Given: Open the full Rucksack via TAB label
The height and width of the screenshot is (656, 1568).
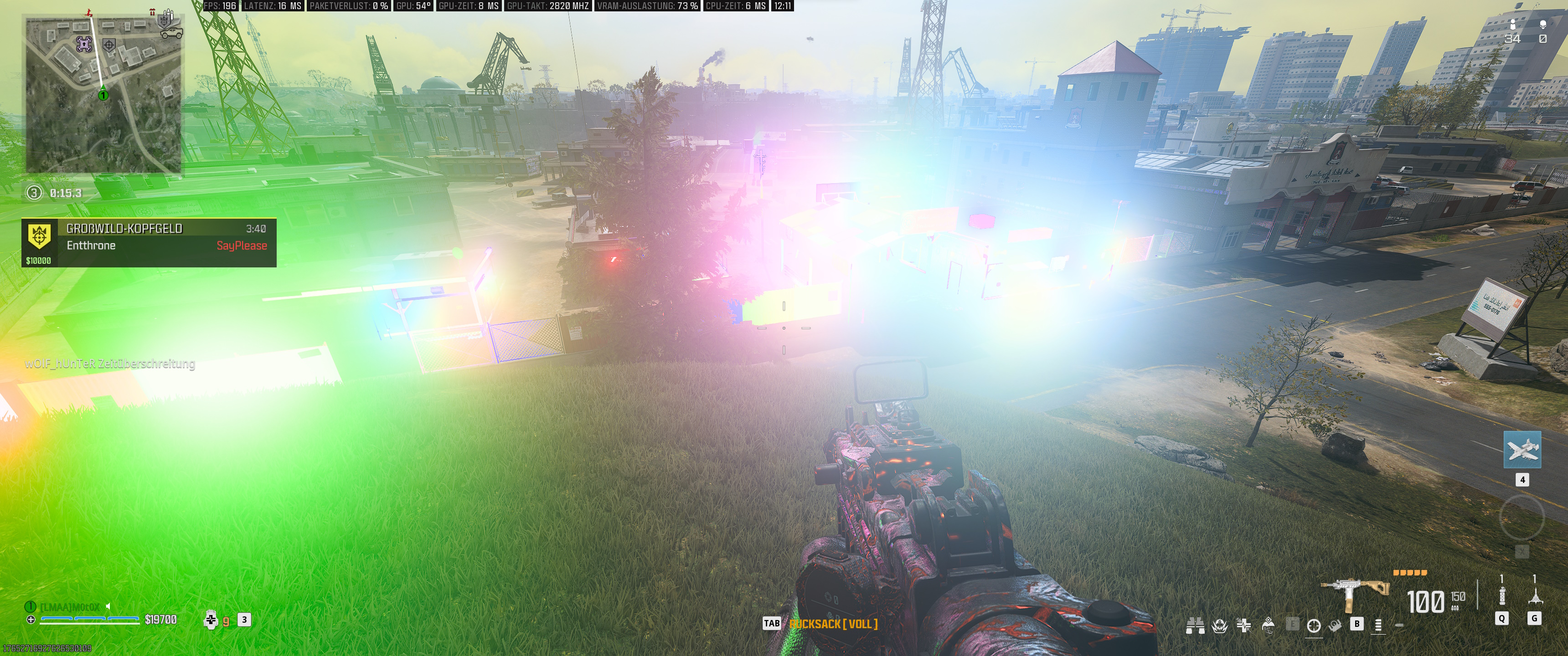Looking at the screenshot, I should [773, 623].
